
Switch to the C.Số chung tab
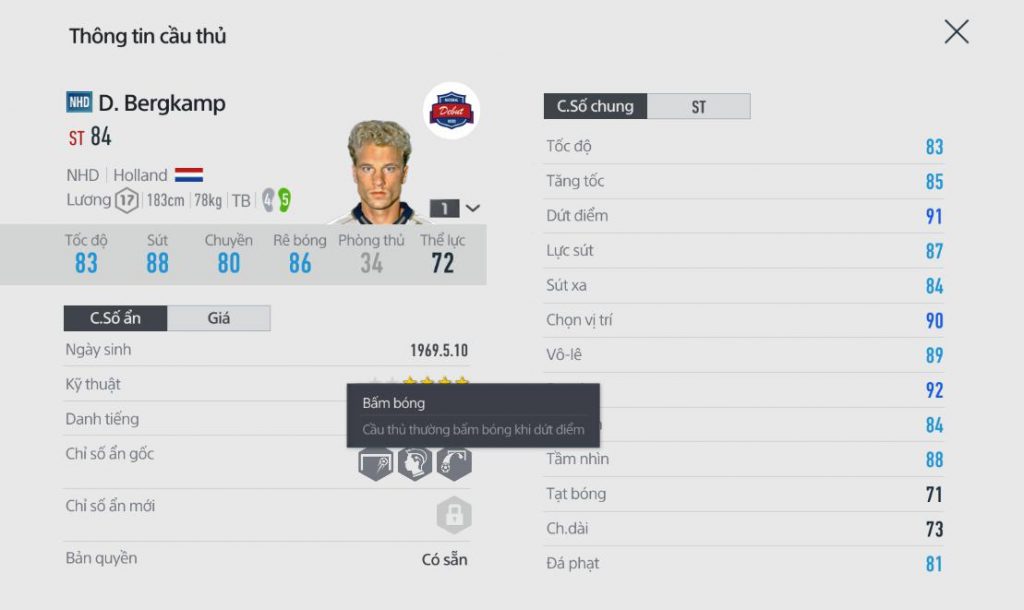[x=595, y=106]
